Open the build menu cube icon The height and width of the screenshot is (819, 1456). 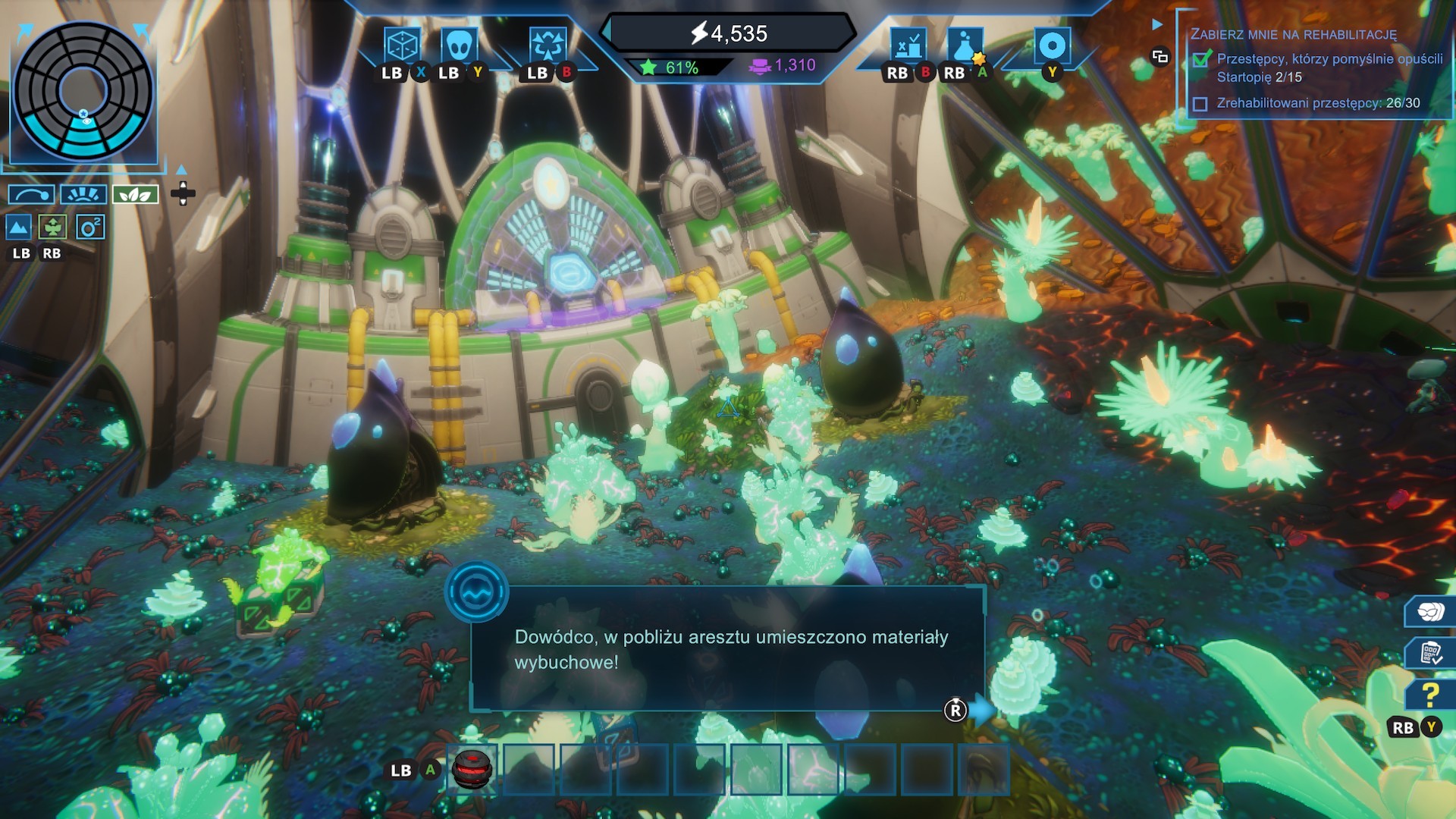point(401,45)
